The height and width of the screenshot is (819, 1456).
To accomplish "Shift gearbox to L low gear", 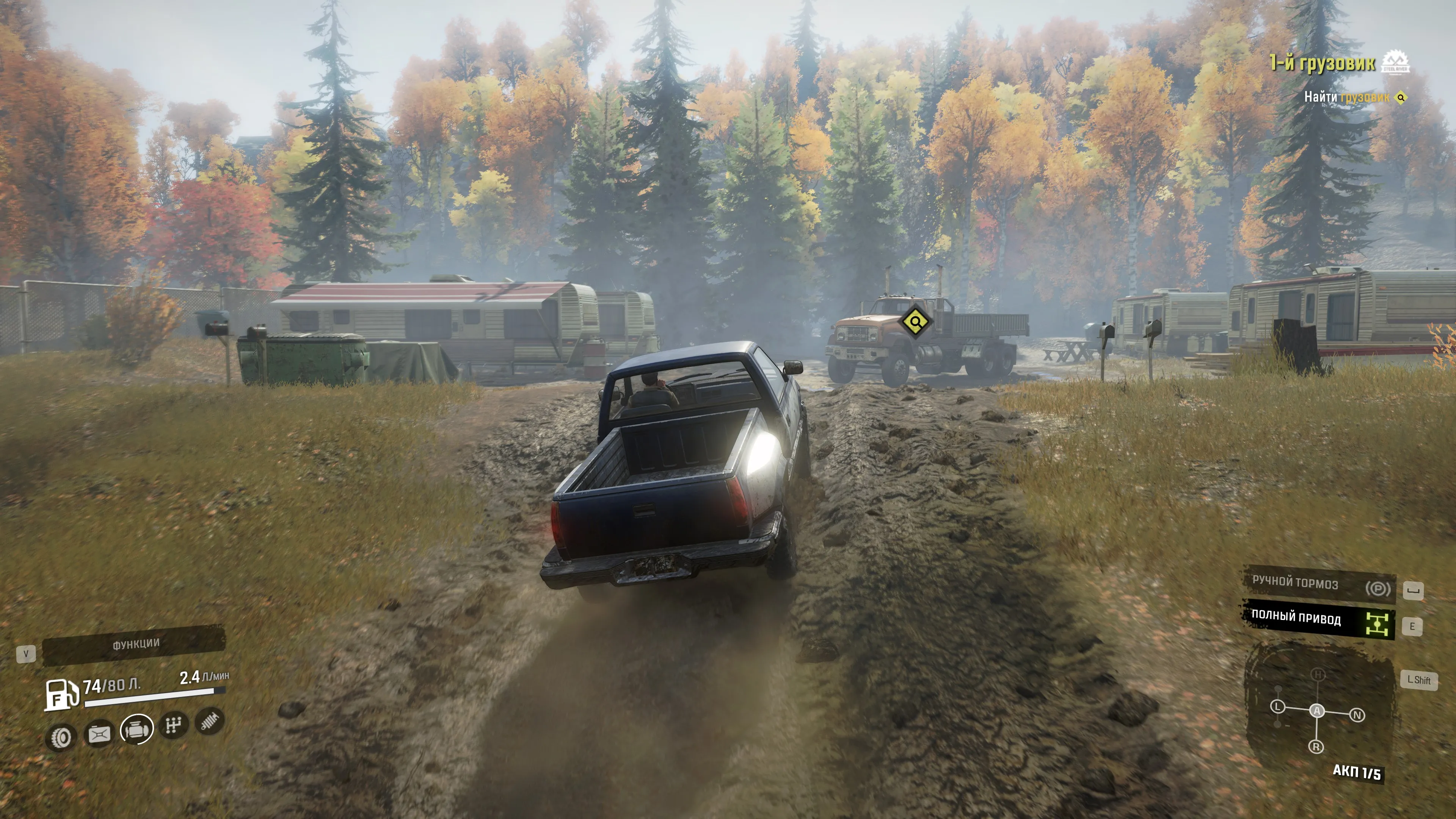I will [1278, 707].
